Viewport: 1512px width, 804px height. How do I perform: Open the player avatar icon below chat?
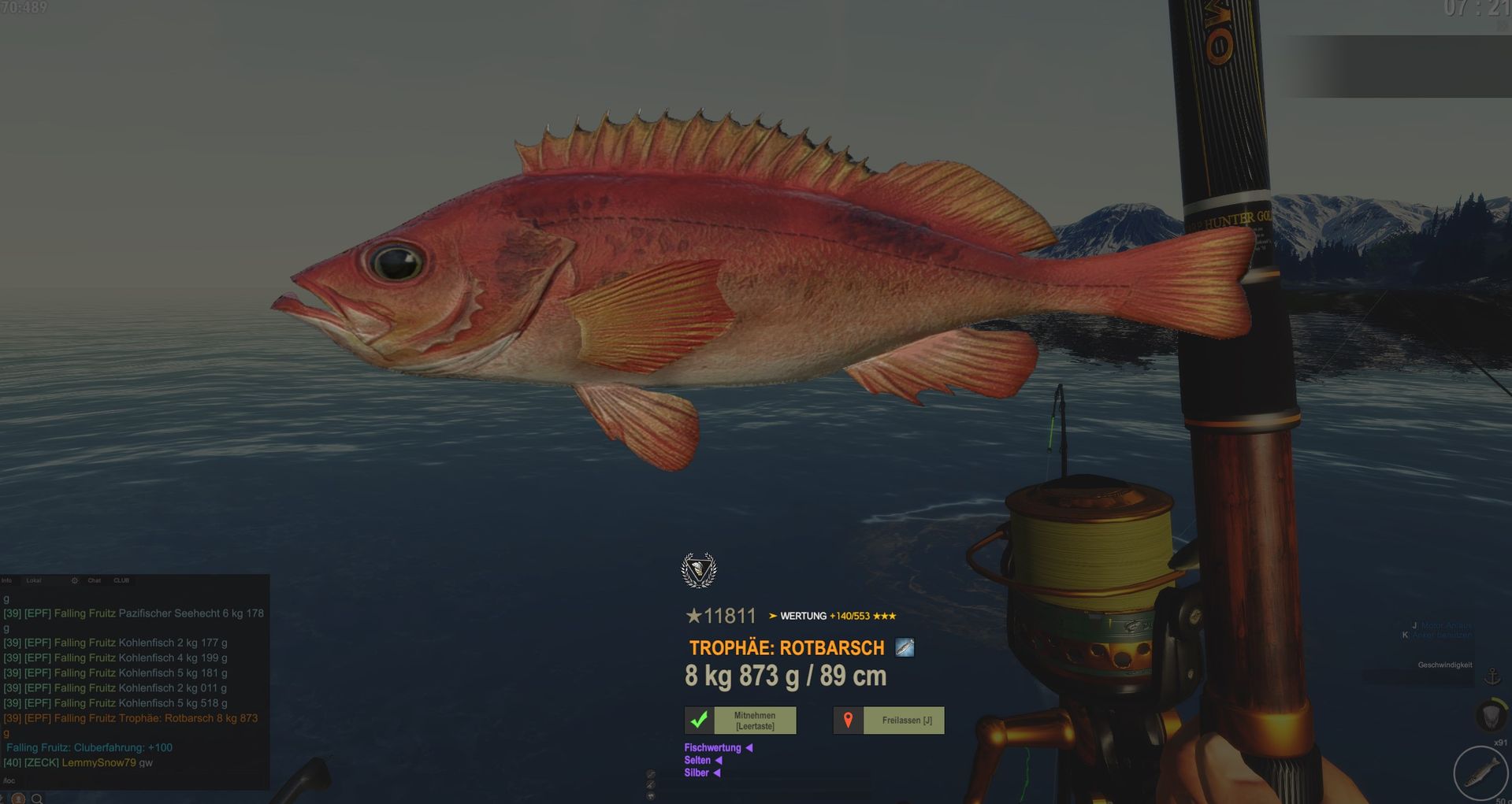click(x=18, y=798)
